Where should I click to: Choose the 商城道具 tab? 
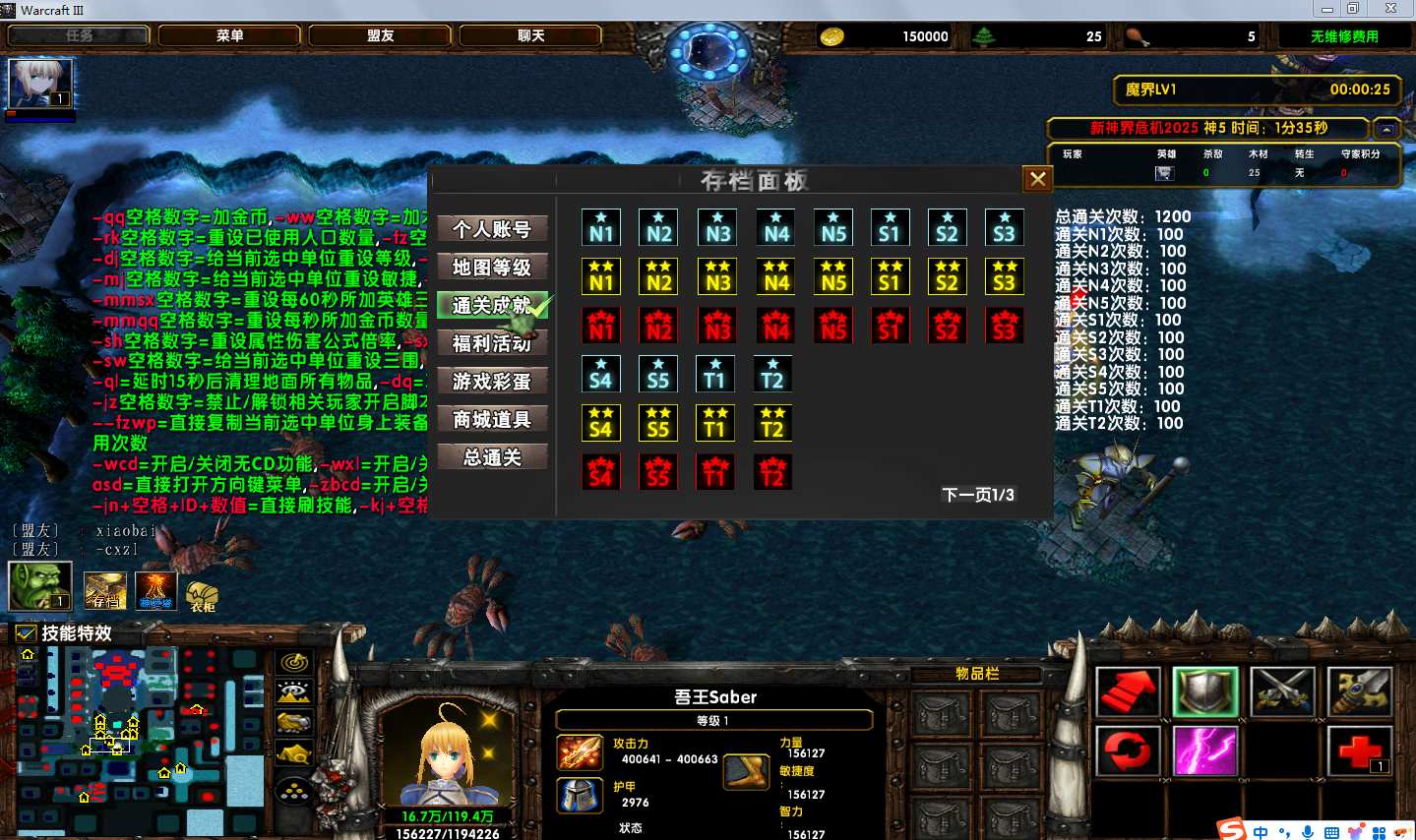(492, 420)
